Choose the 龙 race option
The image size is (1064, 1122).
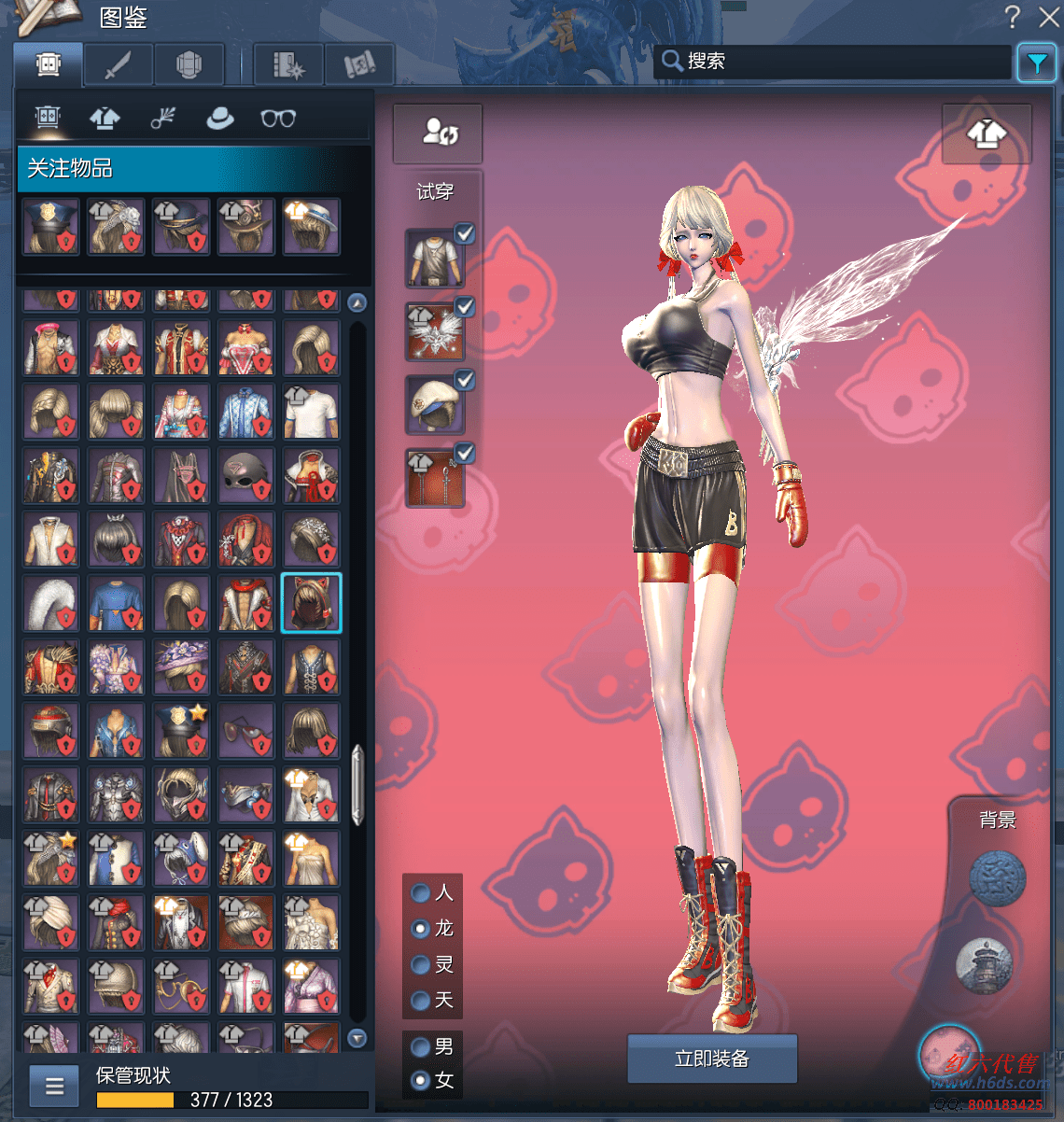[x=421, y=929]
